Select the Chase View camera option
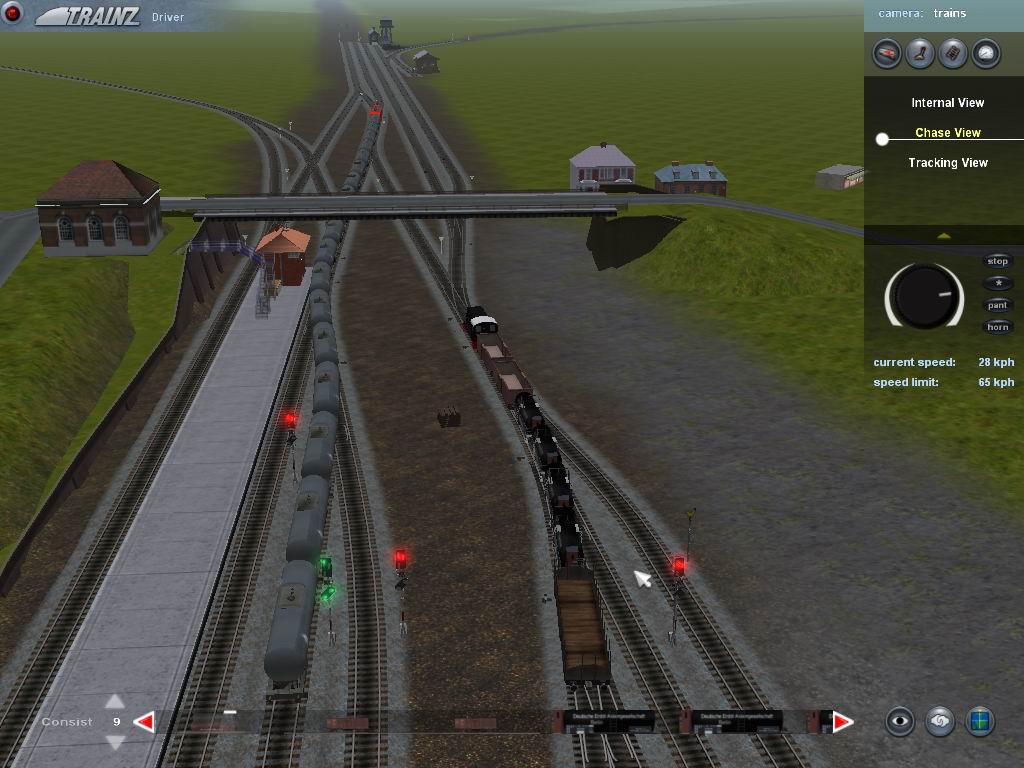1024x768 pixels. pos(947,133)
